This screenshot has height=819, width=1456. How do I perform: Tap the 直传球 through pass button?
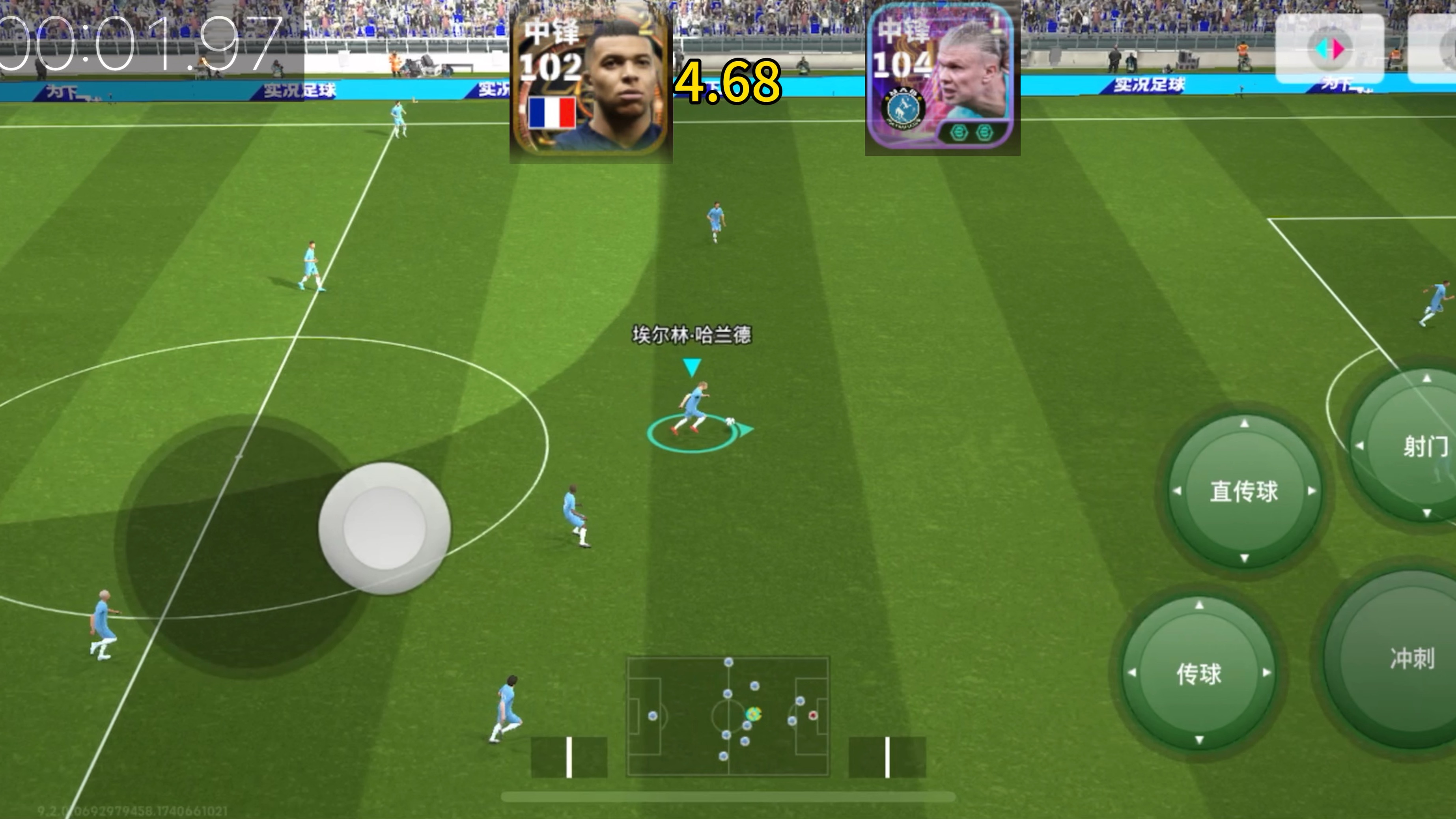coord(1243,491)
